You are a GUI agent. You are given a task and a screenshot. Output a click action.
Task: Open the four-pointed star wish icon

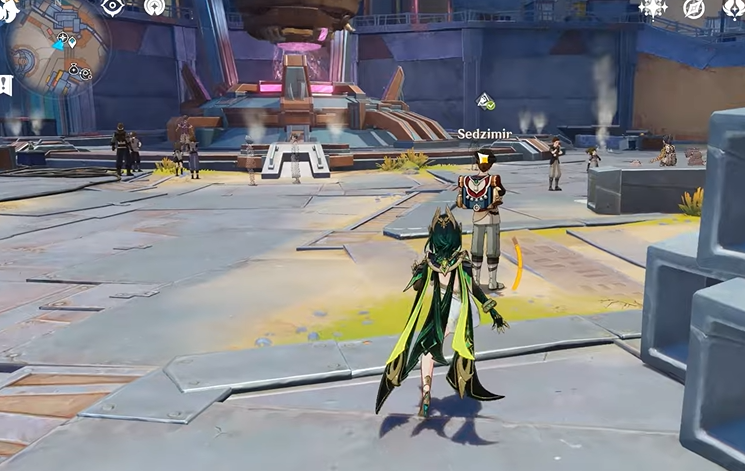coord(653,8)
